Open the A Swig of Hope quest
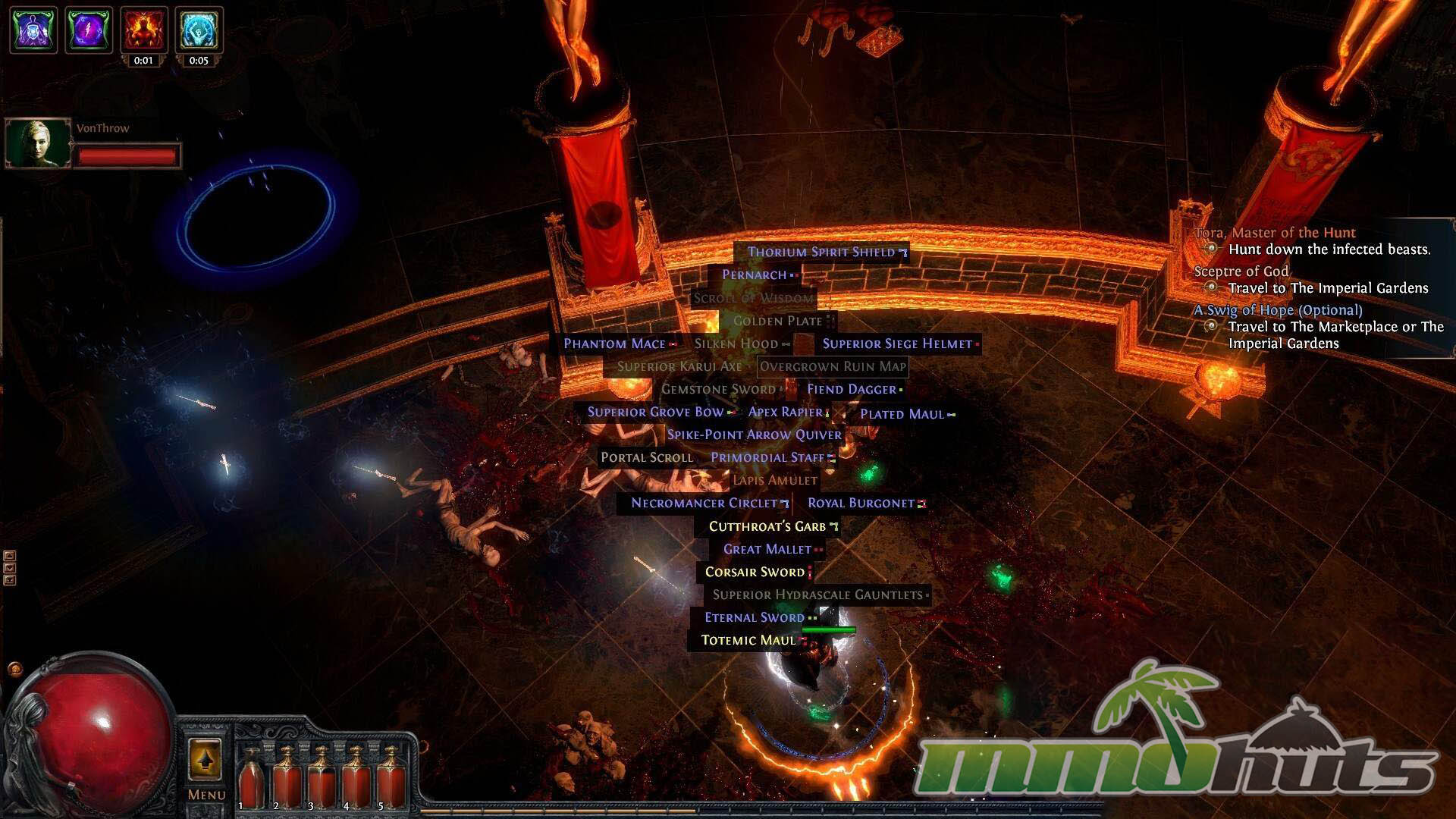 coord(1278,310)
